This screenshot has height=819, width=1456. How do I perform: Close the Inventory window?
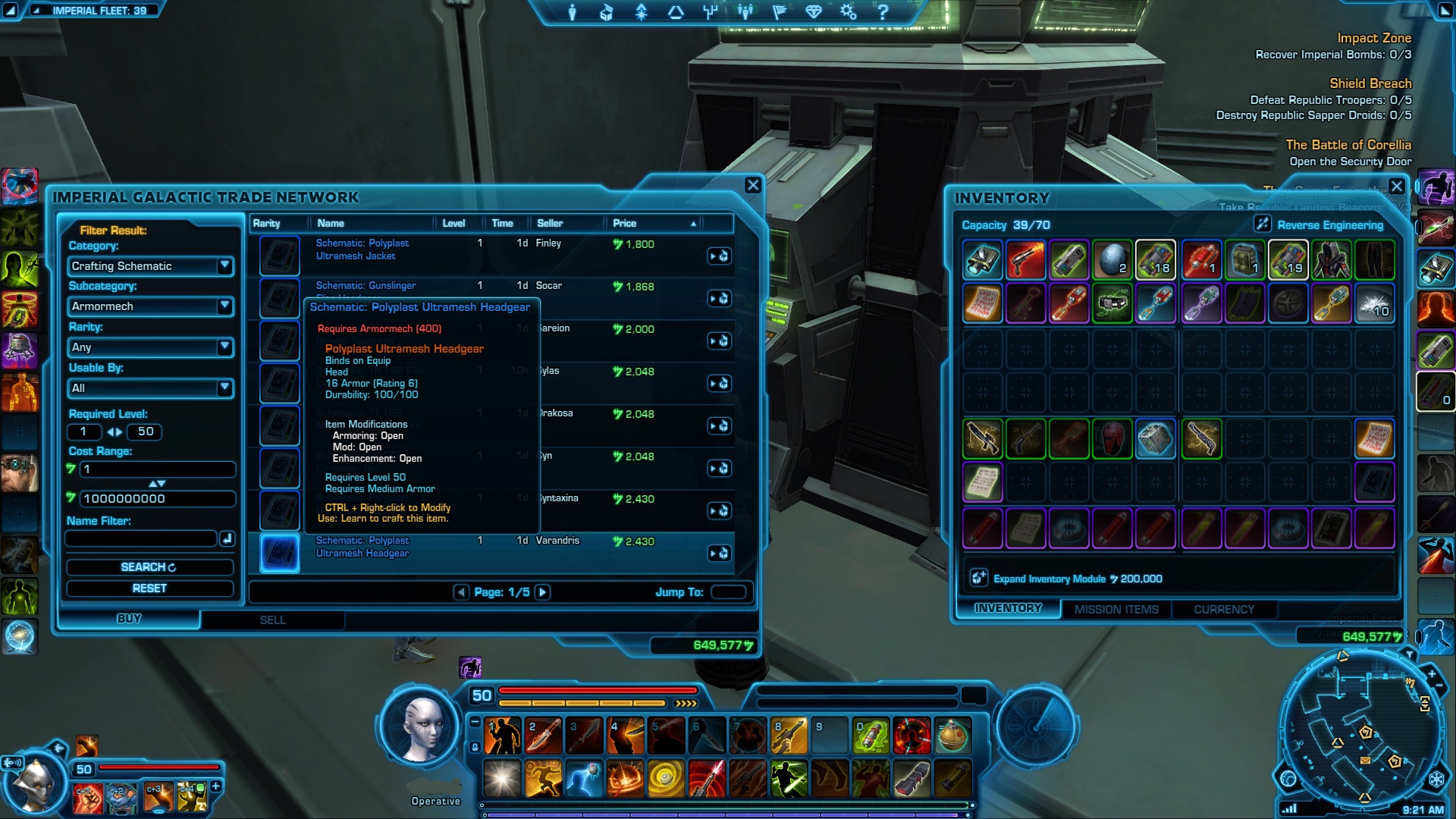(x=1397, y=186)
